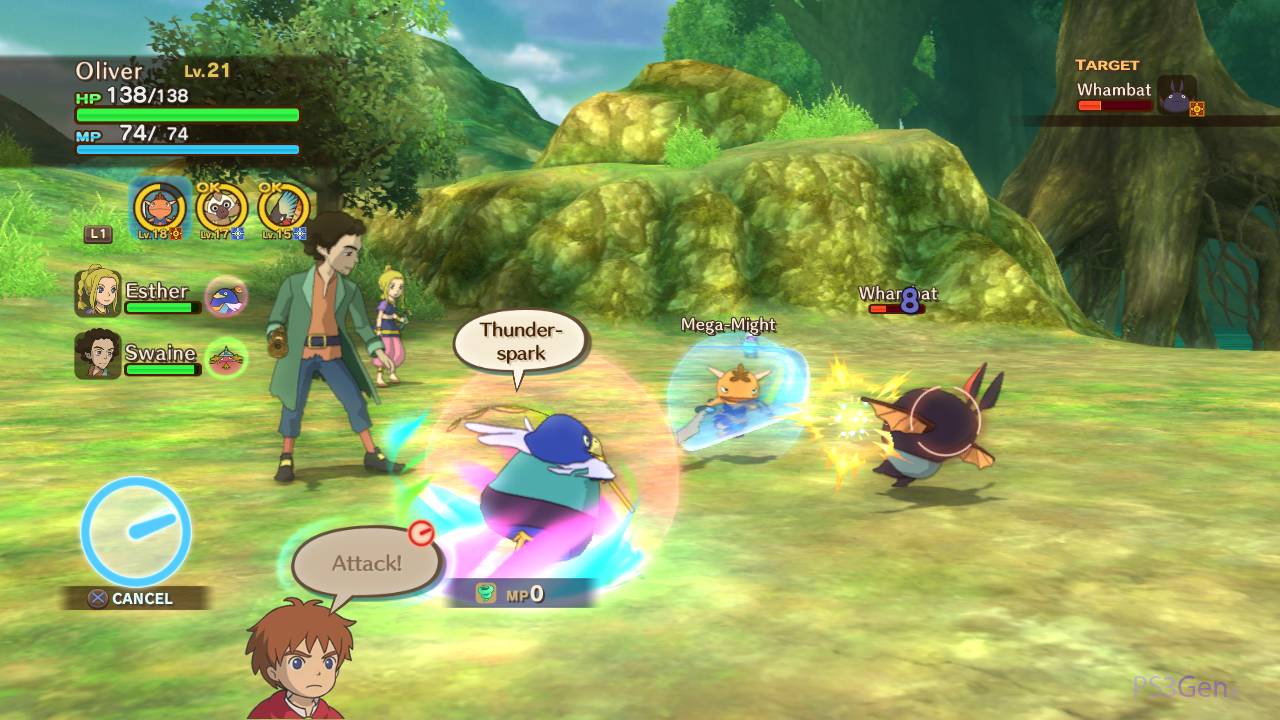The image size is (1280, 720).
Task: Click the blue command timer circle
Action: pyautogui.click(x=136, y=531)
